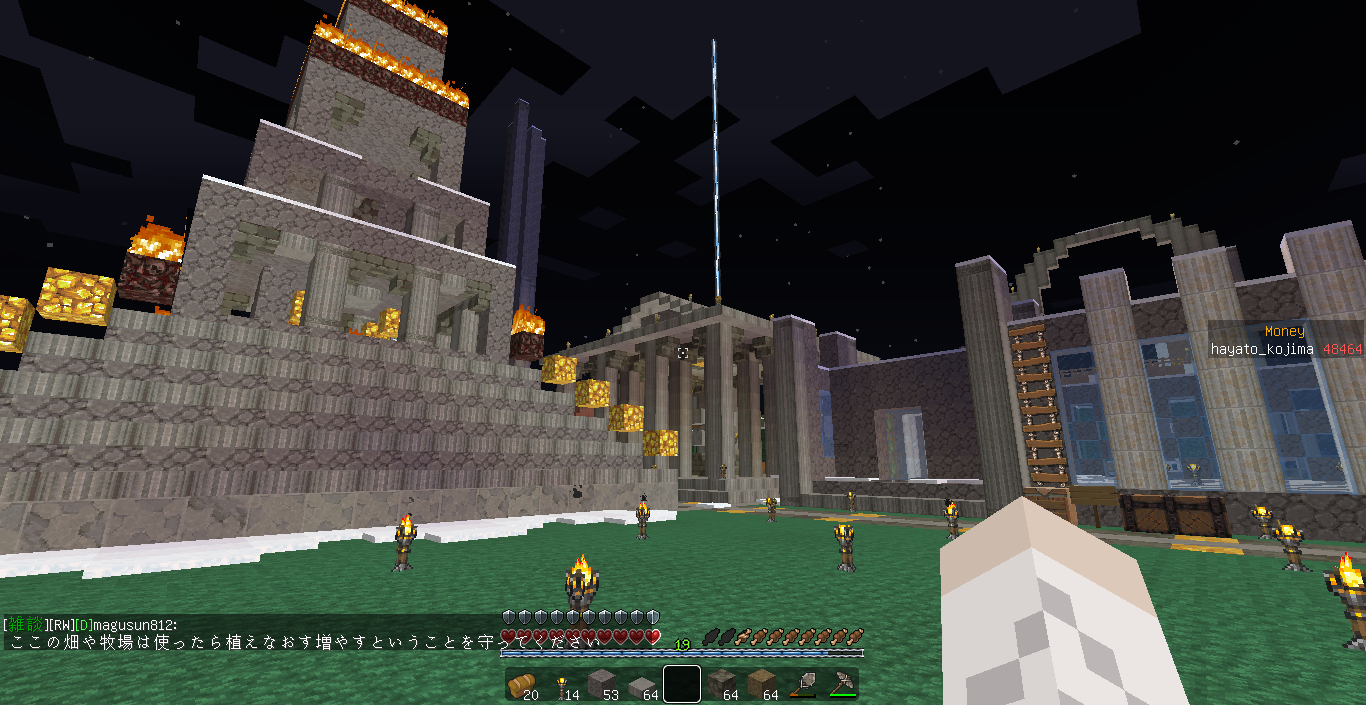The width and height of the screenshot is (1366, 705).
Task: Select the torch stack of 14
Action: (x=562, y=684)
